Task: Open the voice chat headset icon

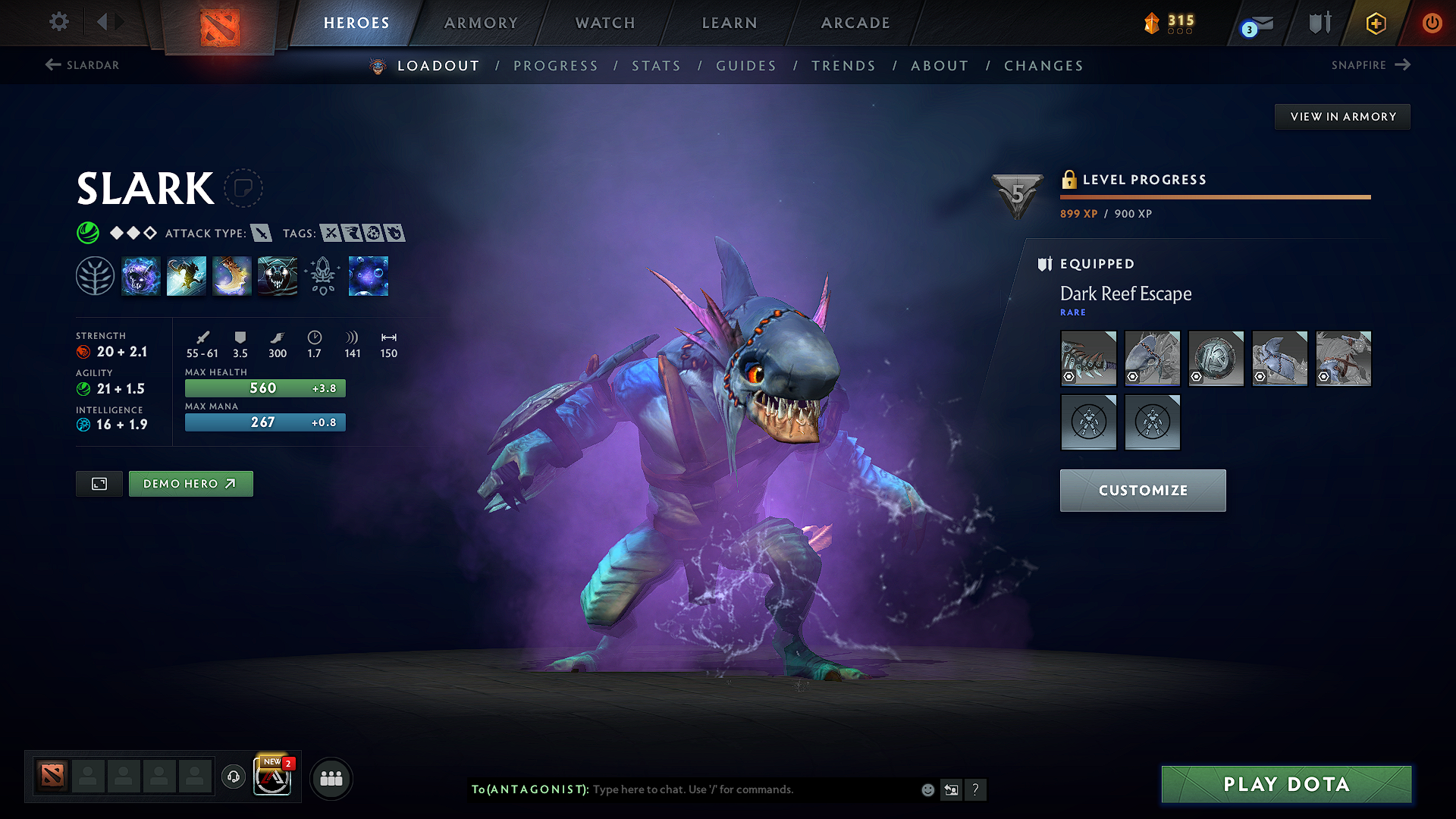Action: (x=233, y=777)
